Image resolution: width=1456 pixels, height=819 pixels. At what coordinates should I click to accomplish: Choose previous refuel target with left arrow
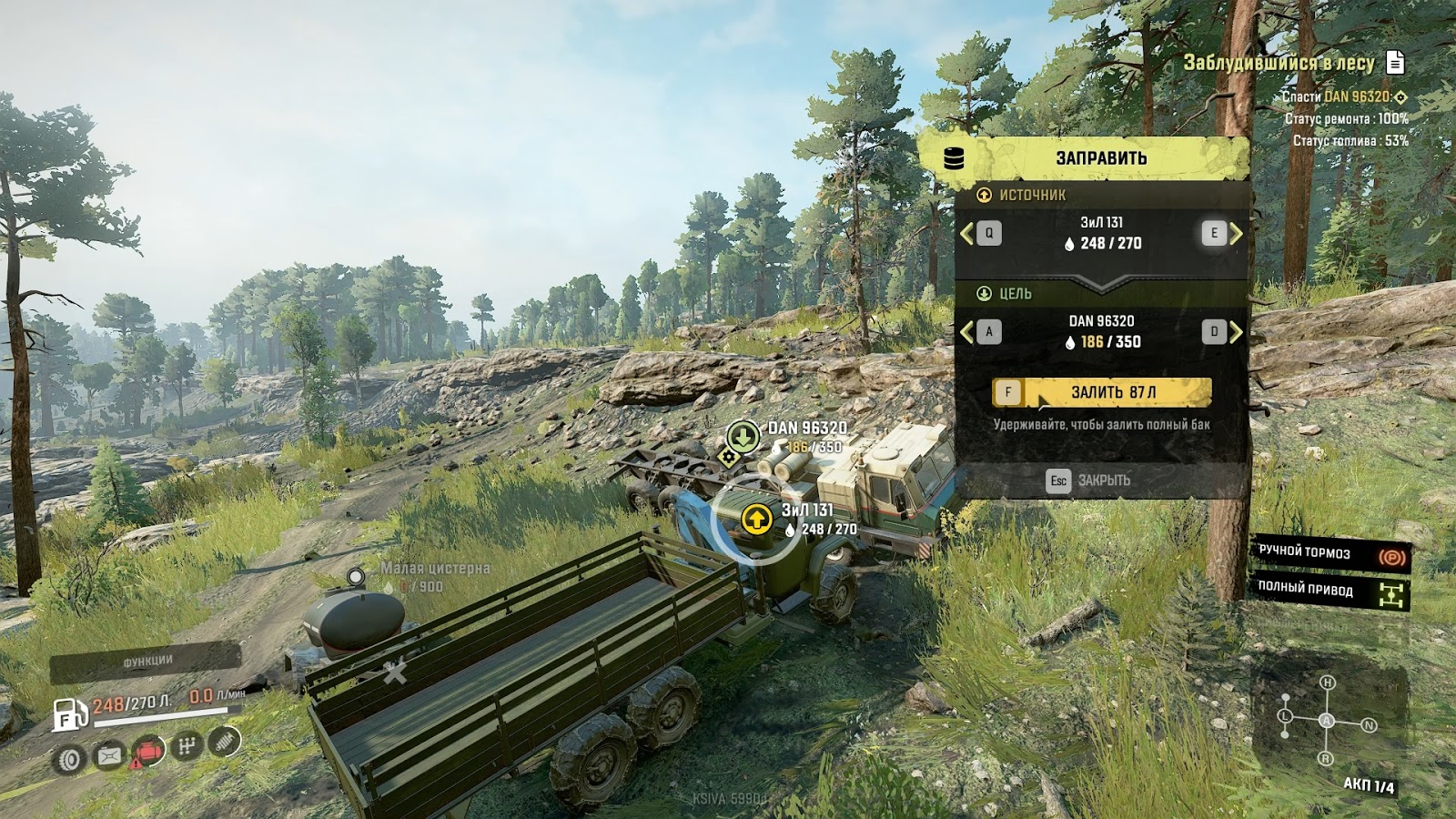(966, 332)
